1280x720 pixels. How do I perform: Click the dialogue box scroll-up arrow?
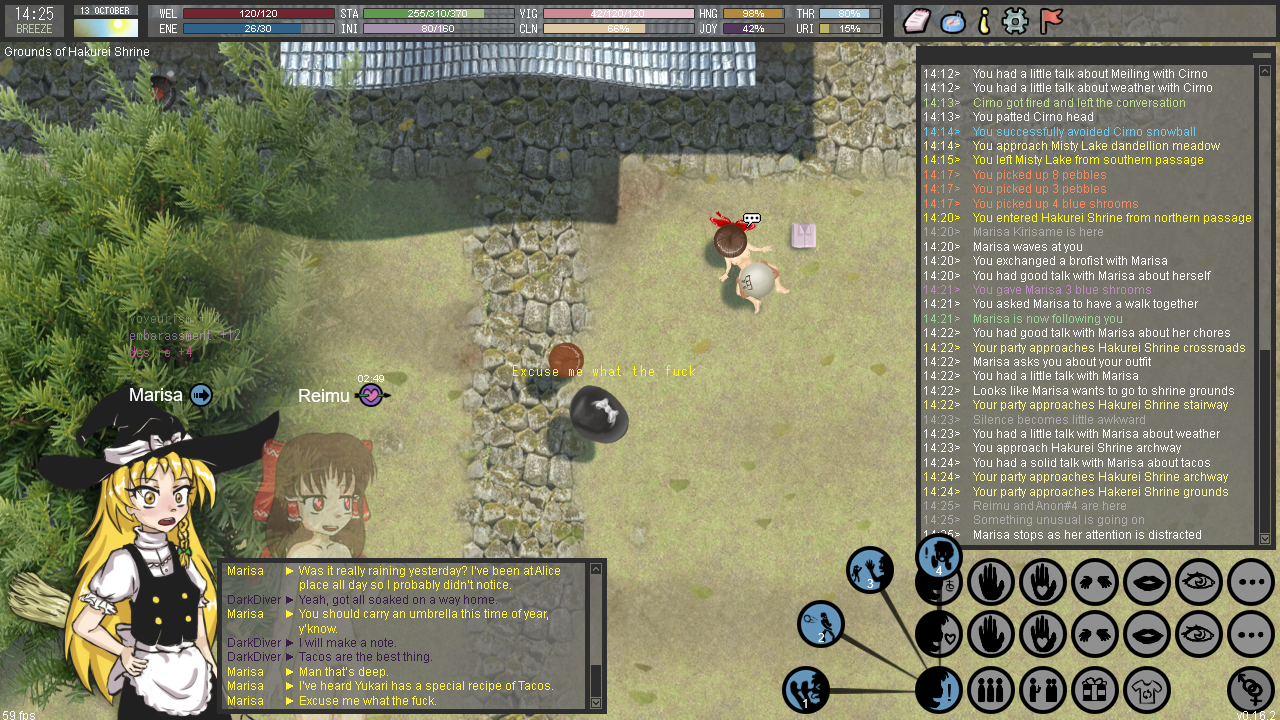[597, 569]
